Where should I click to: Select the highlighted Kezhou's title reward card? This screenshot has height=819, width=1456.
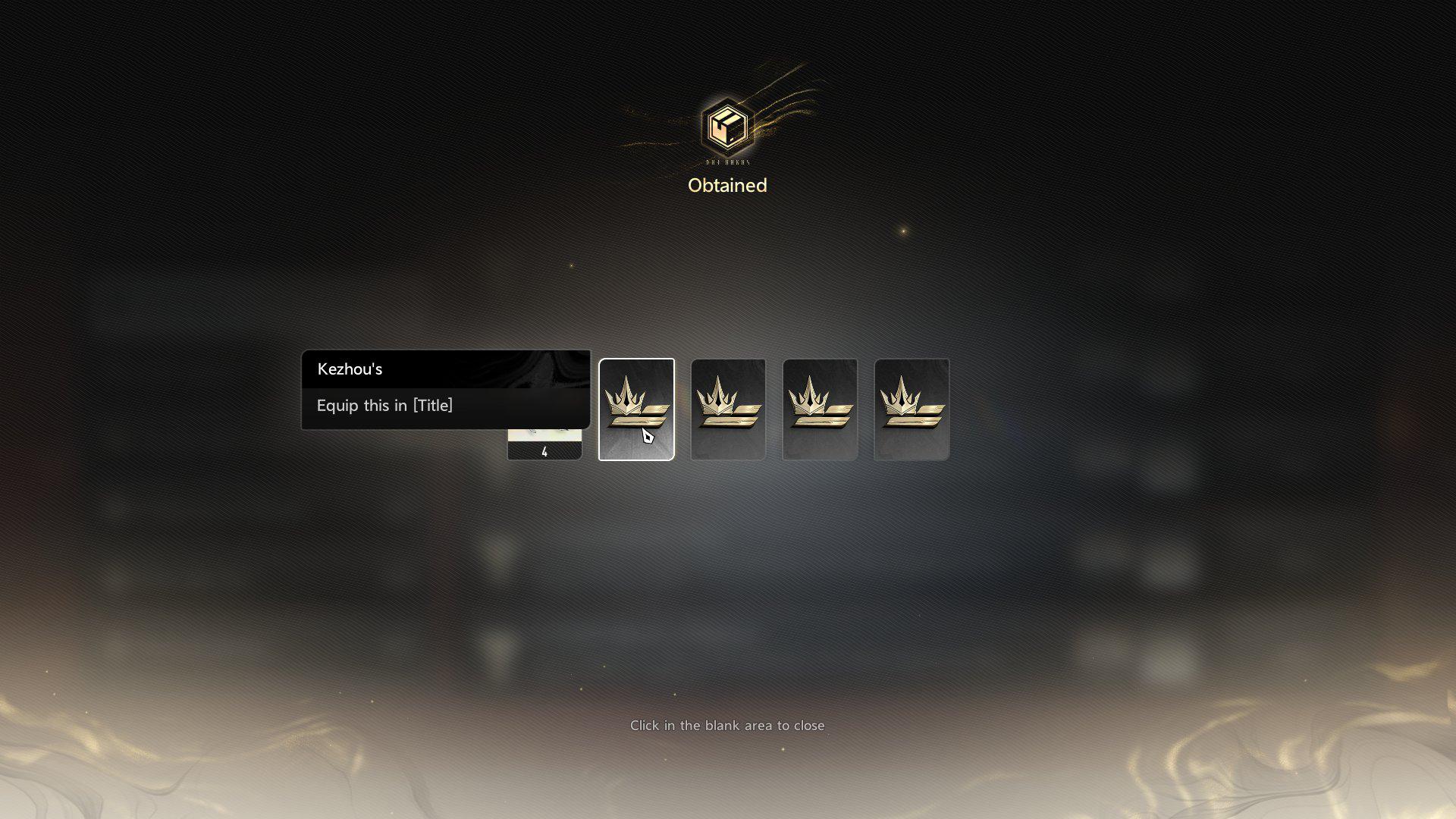[x=636, y=409]
